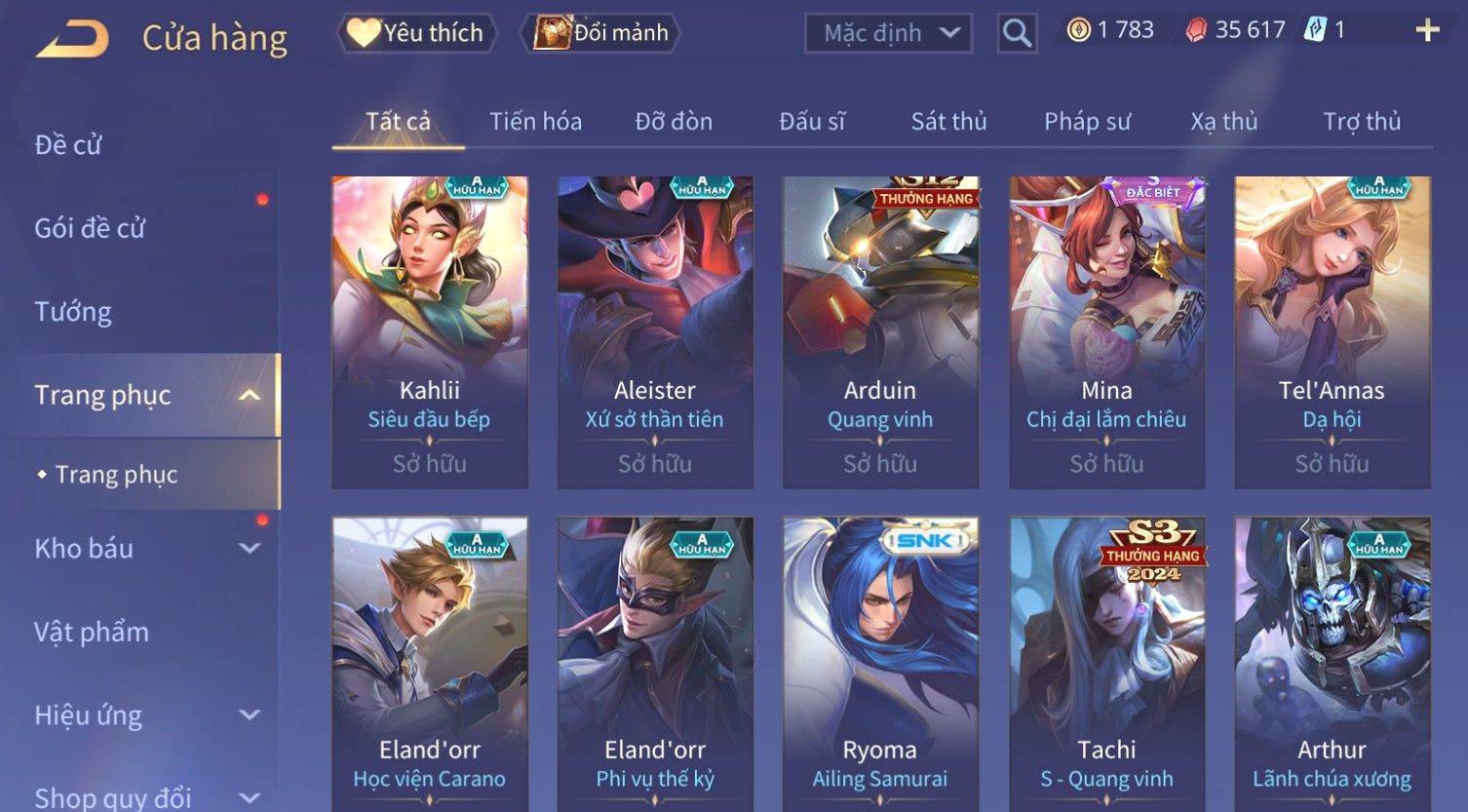1468x812 pixels.
Task: Go to the Tướng heroes section
Action: (73, 312)
